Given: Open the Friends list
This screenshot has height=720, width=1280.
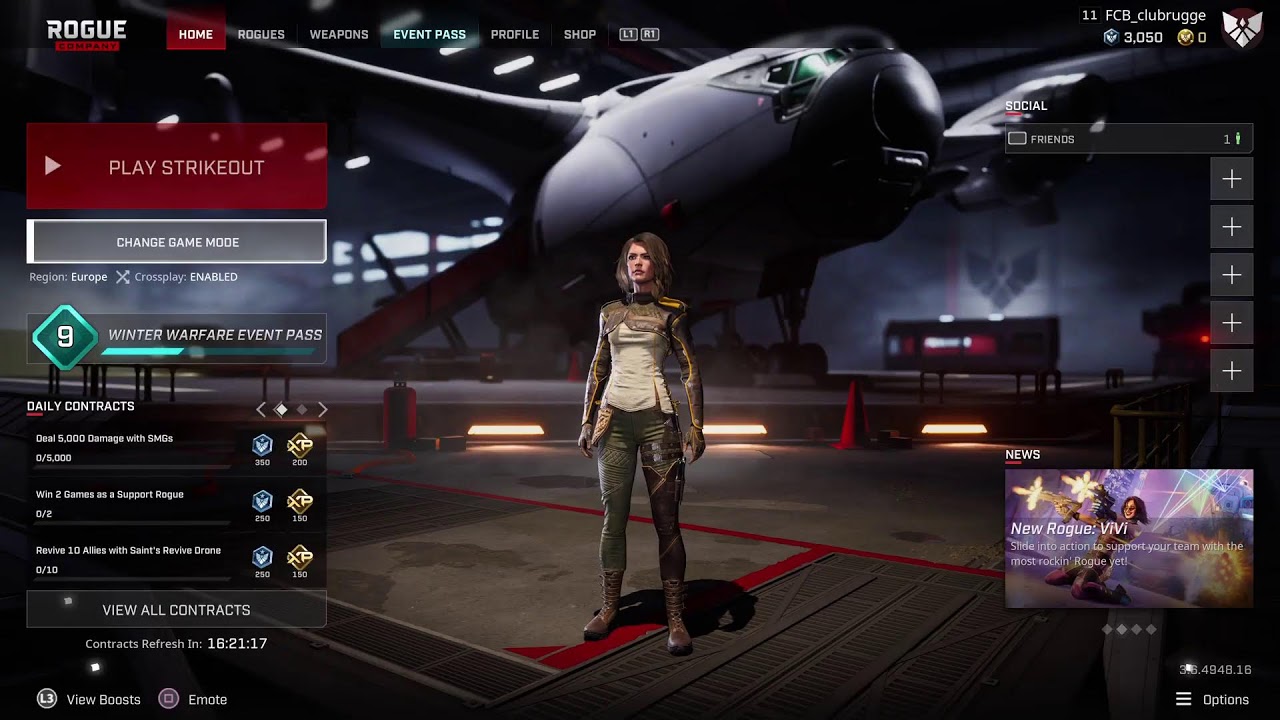Looking at the screenshot, I should click(x=1128, y=139).
